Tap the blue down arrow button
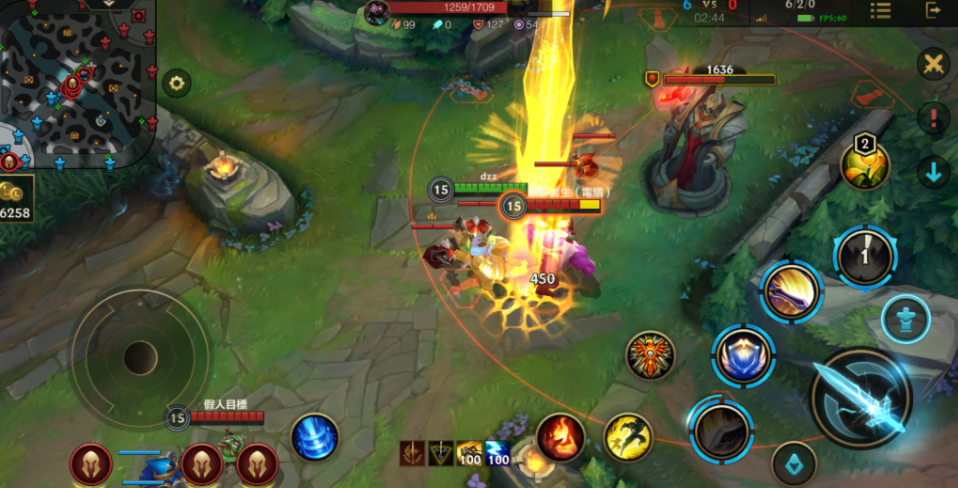Viewport: 958px width, 488px height. point(933,171)
